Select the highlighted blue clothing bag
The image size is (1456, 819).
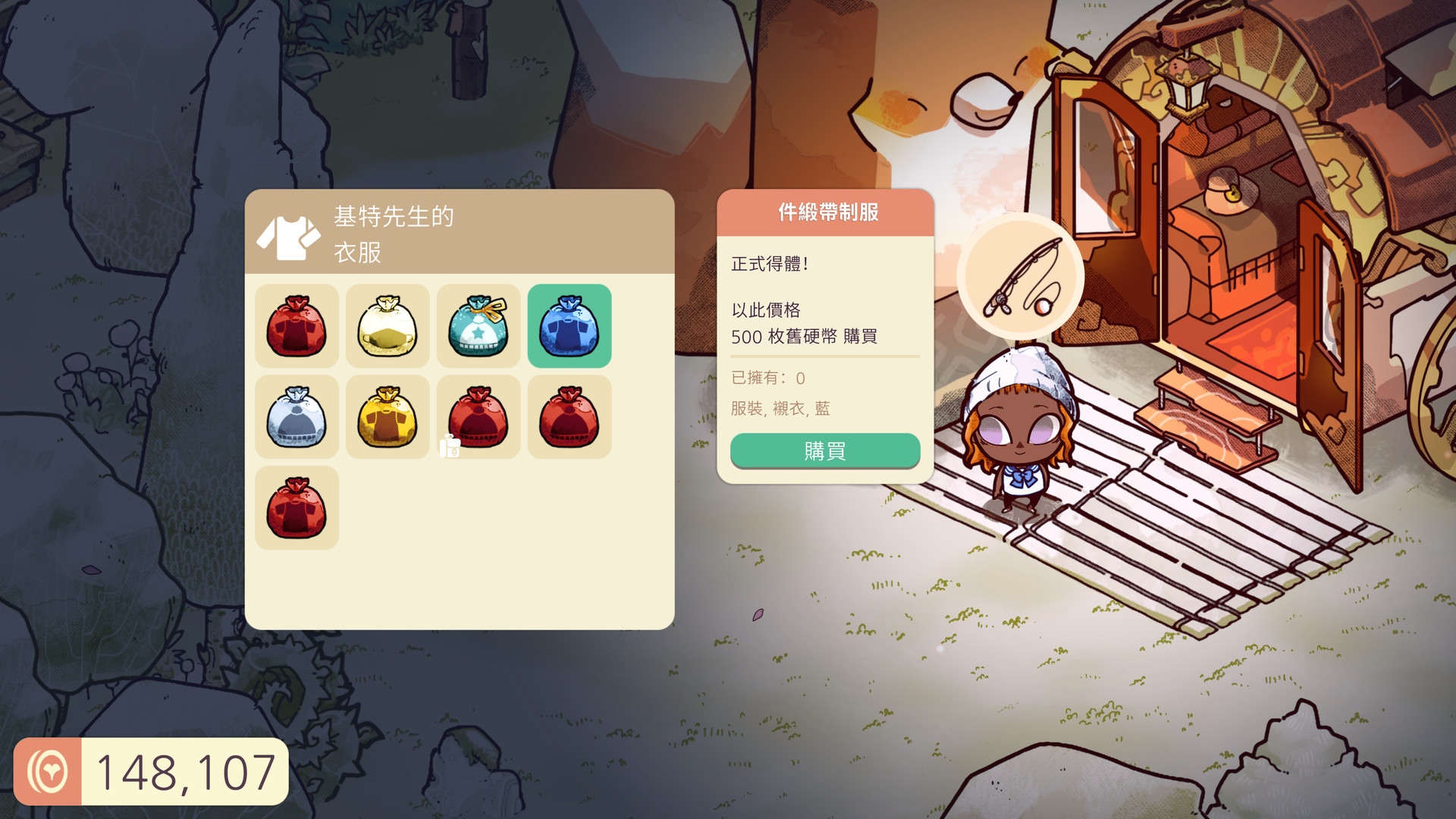point(570,325)
